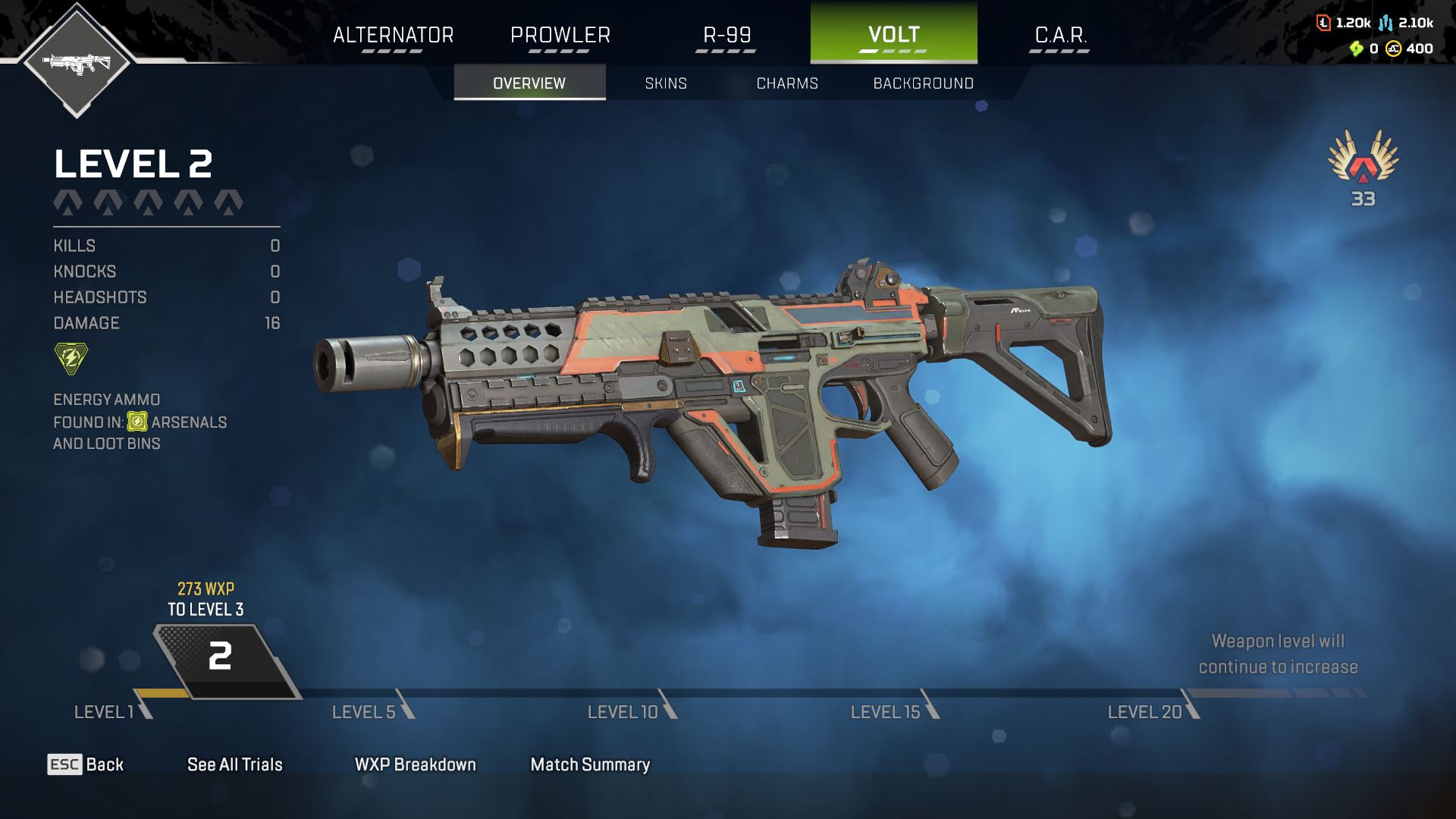
Task: Choose the C.A.R. weapon tab
Action: click(1060, 35)
